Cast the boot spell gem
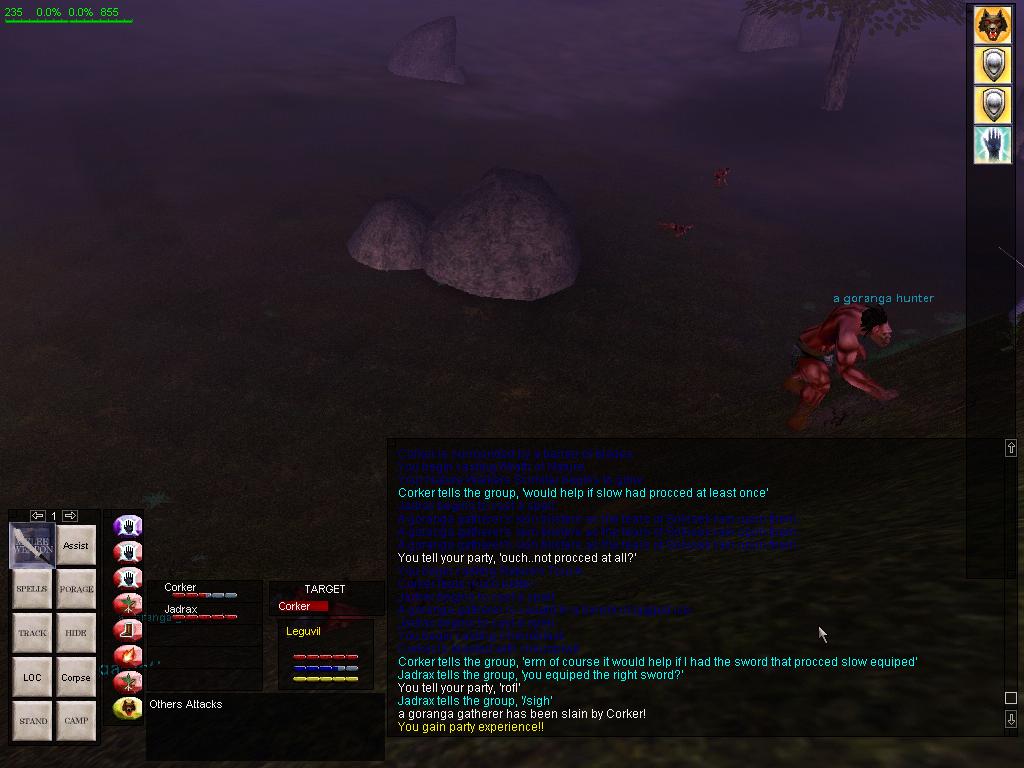 tap(127, 630)
